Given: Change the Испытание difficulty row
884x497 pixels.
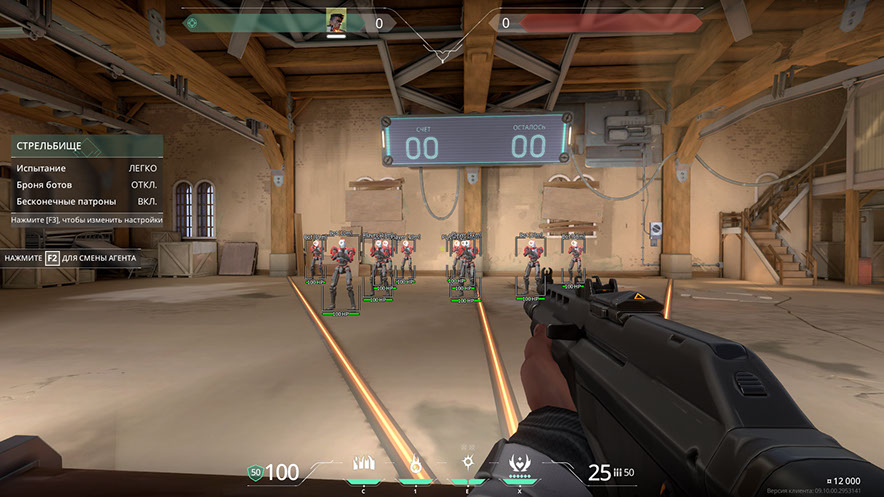Looking at the screenshot, I should point(84,168).
